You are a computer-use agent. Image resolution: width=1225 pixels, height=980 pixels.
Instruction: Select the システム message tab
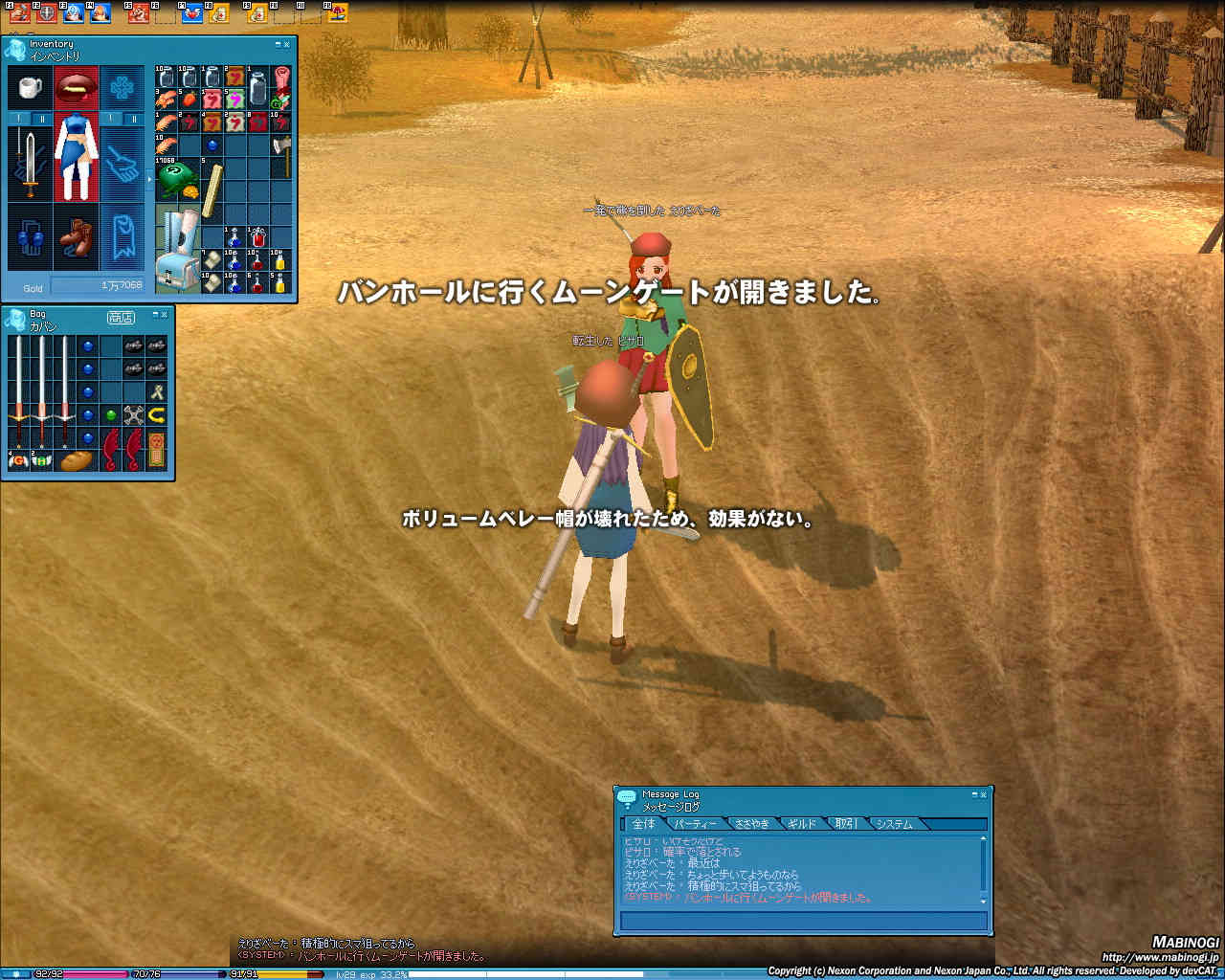click(894, 824)
